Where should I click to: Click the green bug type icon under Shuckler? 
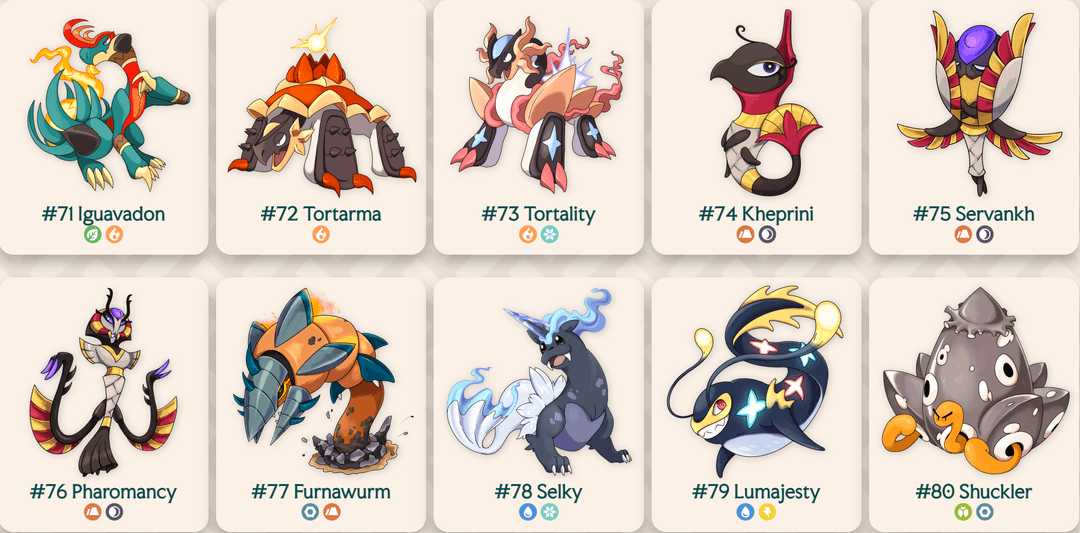pyautogui.click(x=963, y=512)
